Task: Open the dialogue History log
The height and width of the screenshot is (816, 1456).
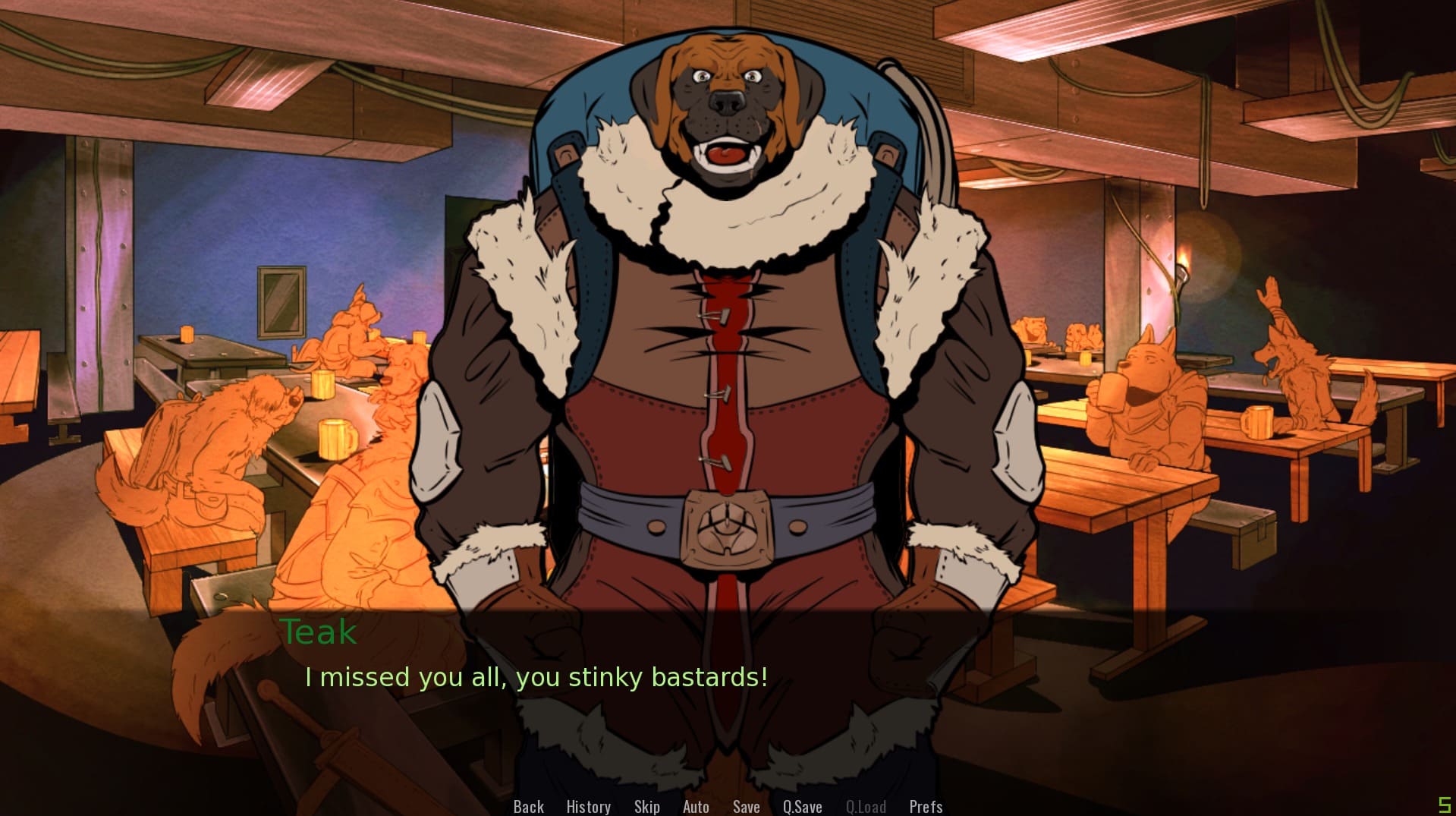Action: pyautogui.click(x=588, y=806)
